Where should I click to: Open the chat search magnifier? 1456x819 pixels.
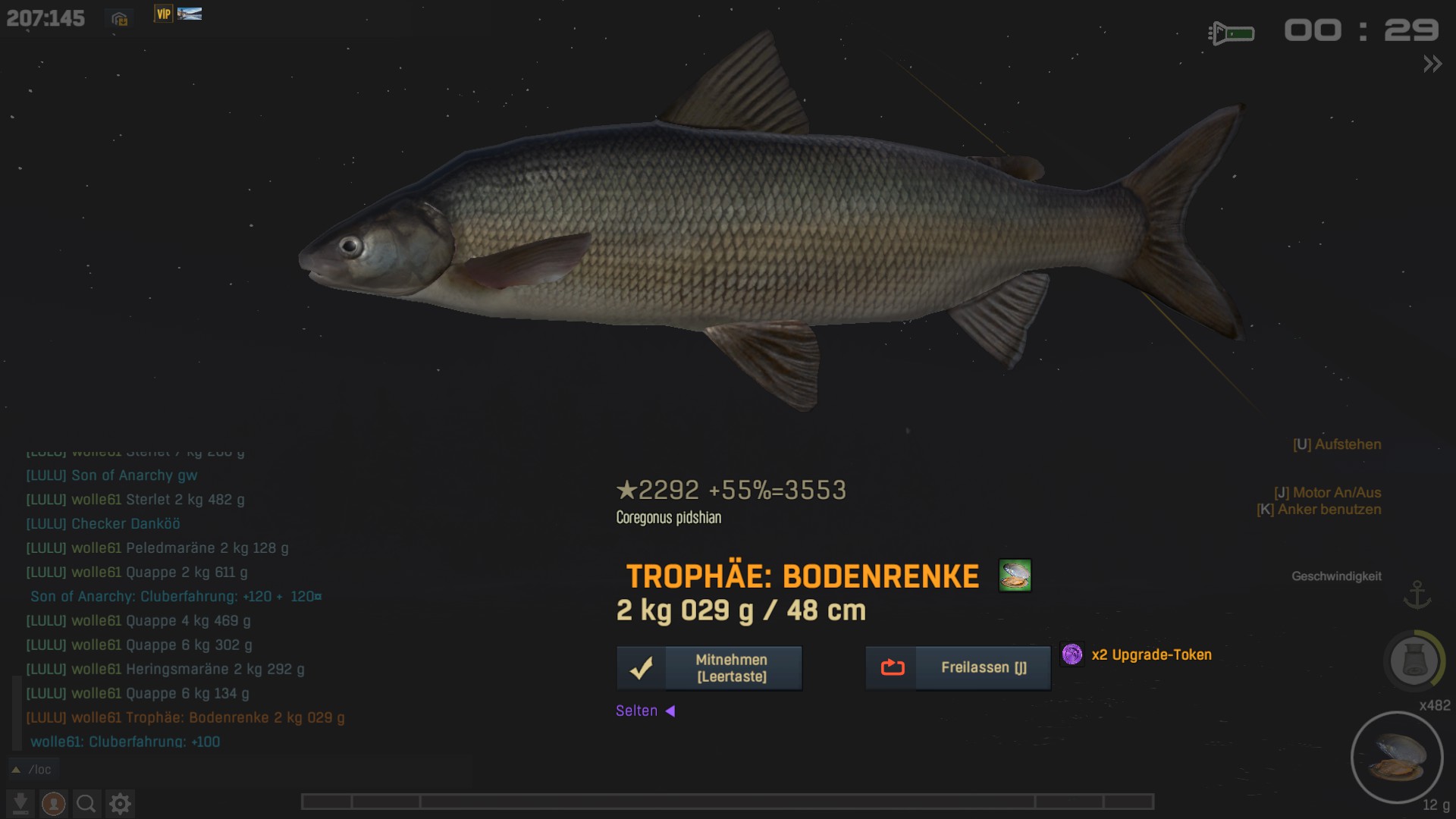pyautogui.click(x=86, y=803)
